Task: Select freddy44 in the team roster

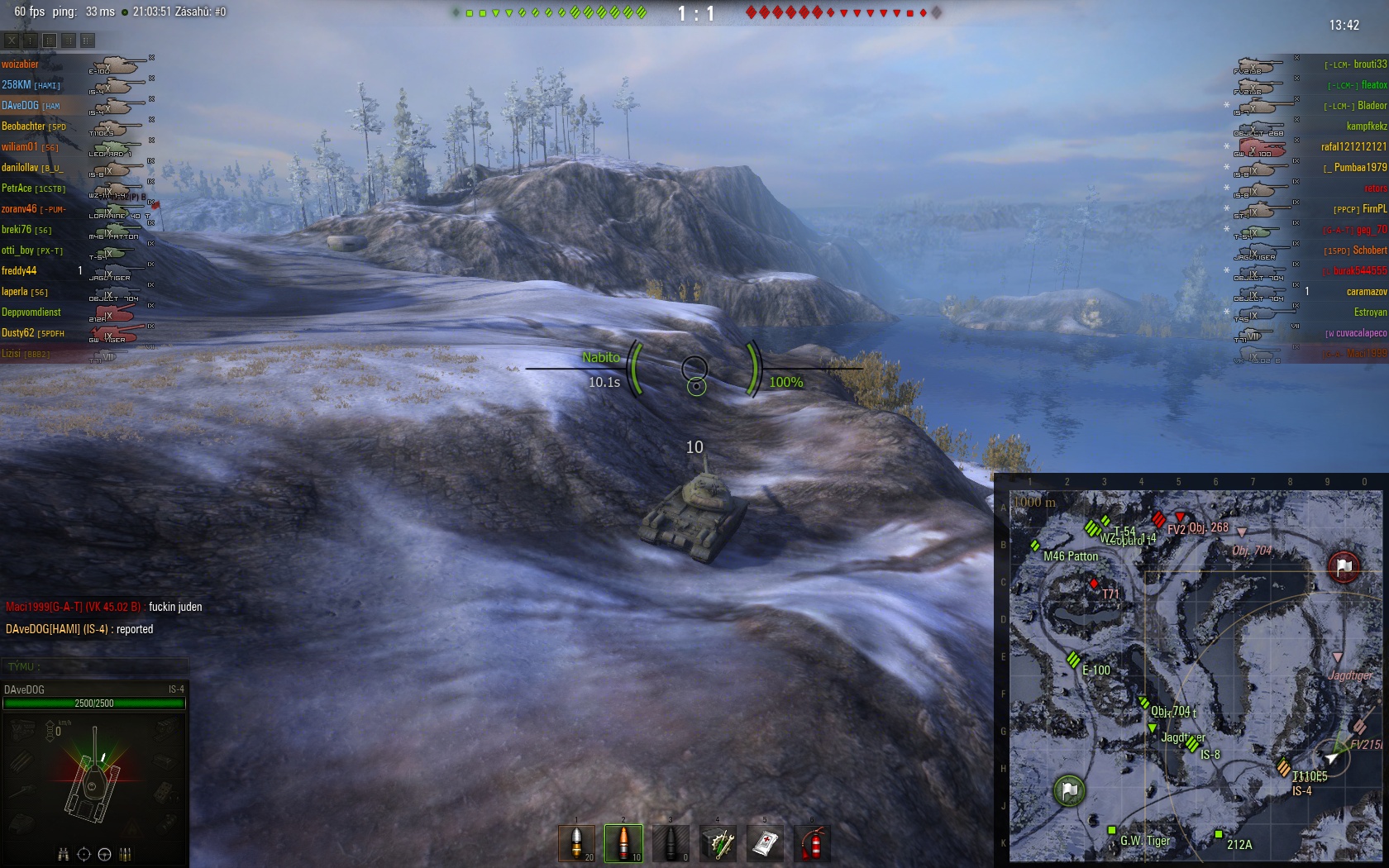Action: tap(20, 271)
